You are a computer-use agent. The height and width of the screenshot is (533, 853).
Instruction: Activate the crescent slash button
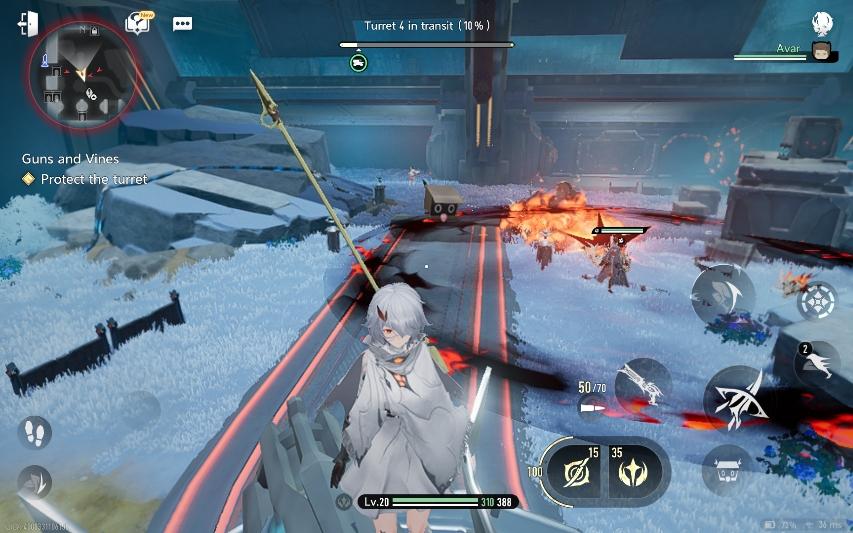click(722, 295)
